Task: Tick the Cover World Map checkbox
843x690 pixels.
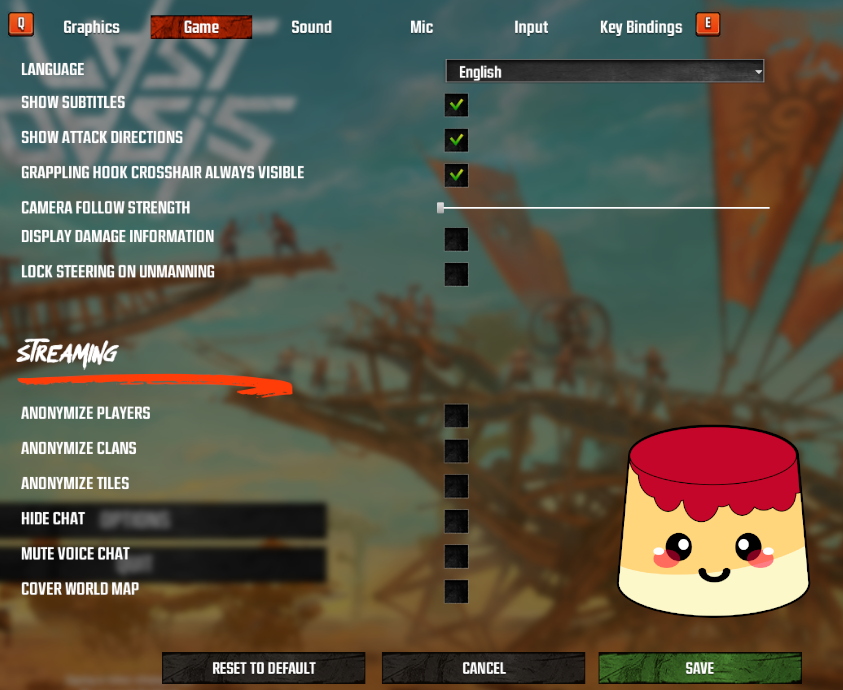Action: [x=456, y=591]
